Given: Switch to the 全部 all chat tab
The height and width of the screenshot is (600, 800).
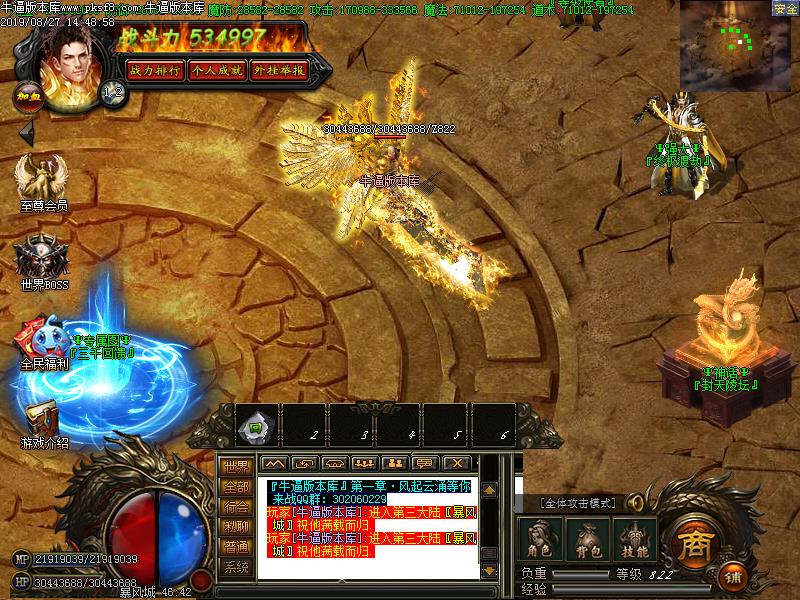Looking at the screenshot, I should click(236, 486).
